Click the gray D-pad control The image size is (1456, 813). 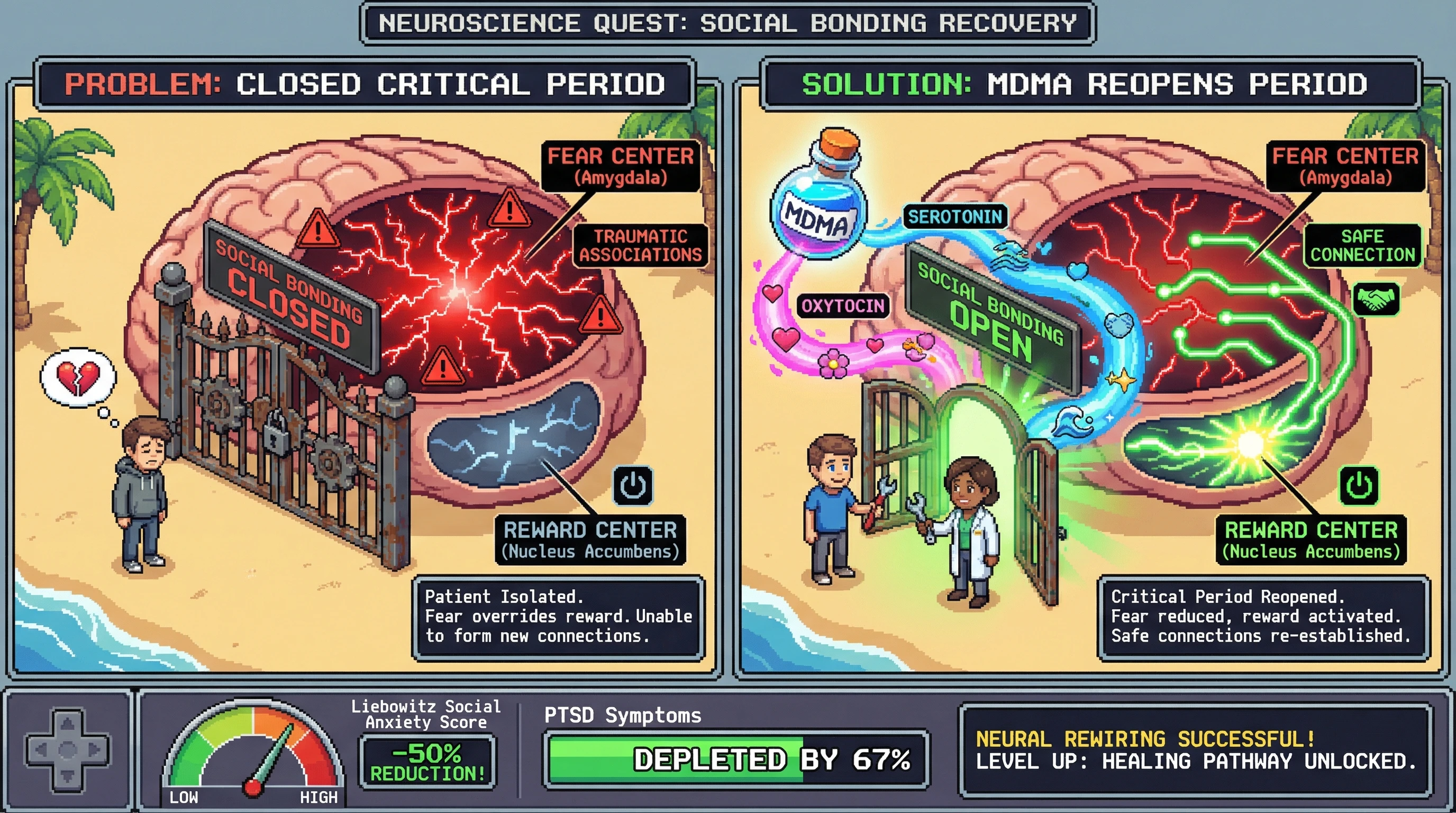click(x=68, y=750)
